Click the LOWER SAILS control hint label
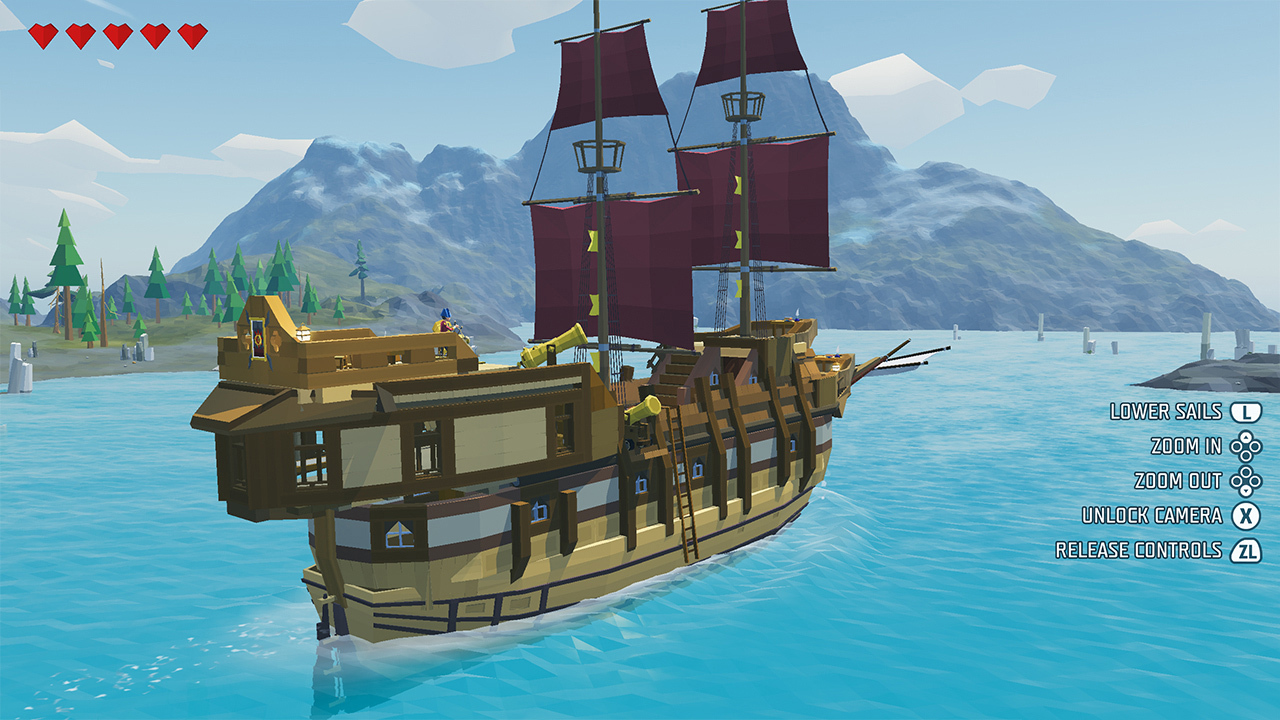The width and height of the screenshot is (1280, 720). coord(1164,410)
